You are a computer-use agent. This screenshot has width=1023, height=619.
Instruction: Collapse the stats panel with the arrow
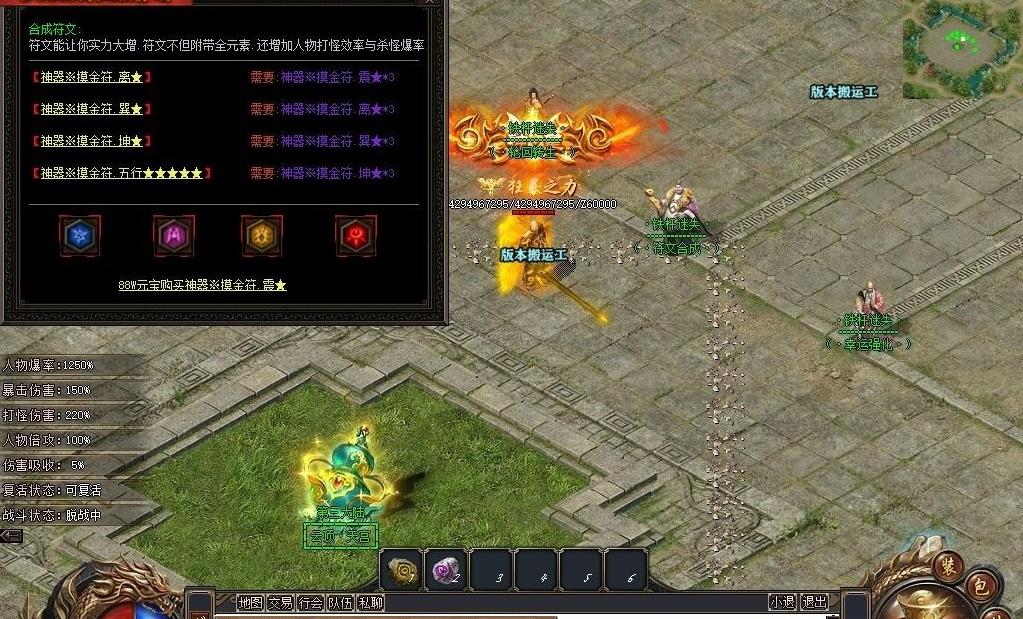click(11, 536)
